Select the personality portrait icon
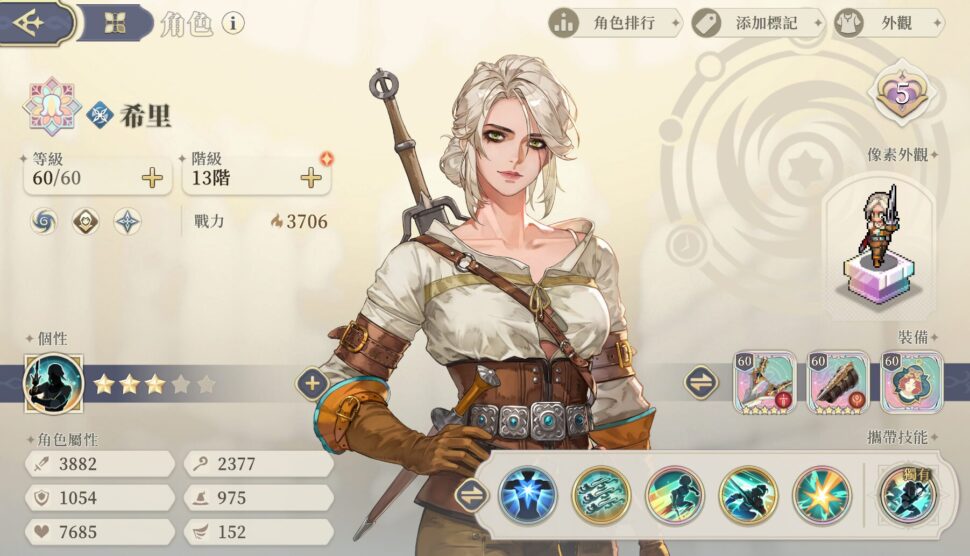Image resolution: width=970 pixels, height=556 pixels. (53, 383)
